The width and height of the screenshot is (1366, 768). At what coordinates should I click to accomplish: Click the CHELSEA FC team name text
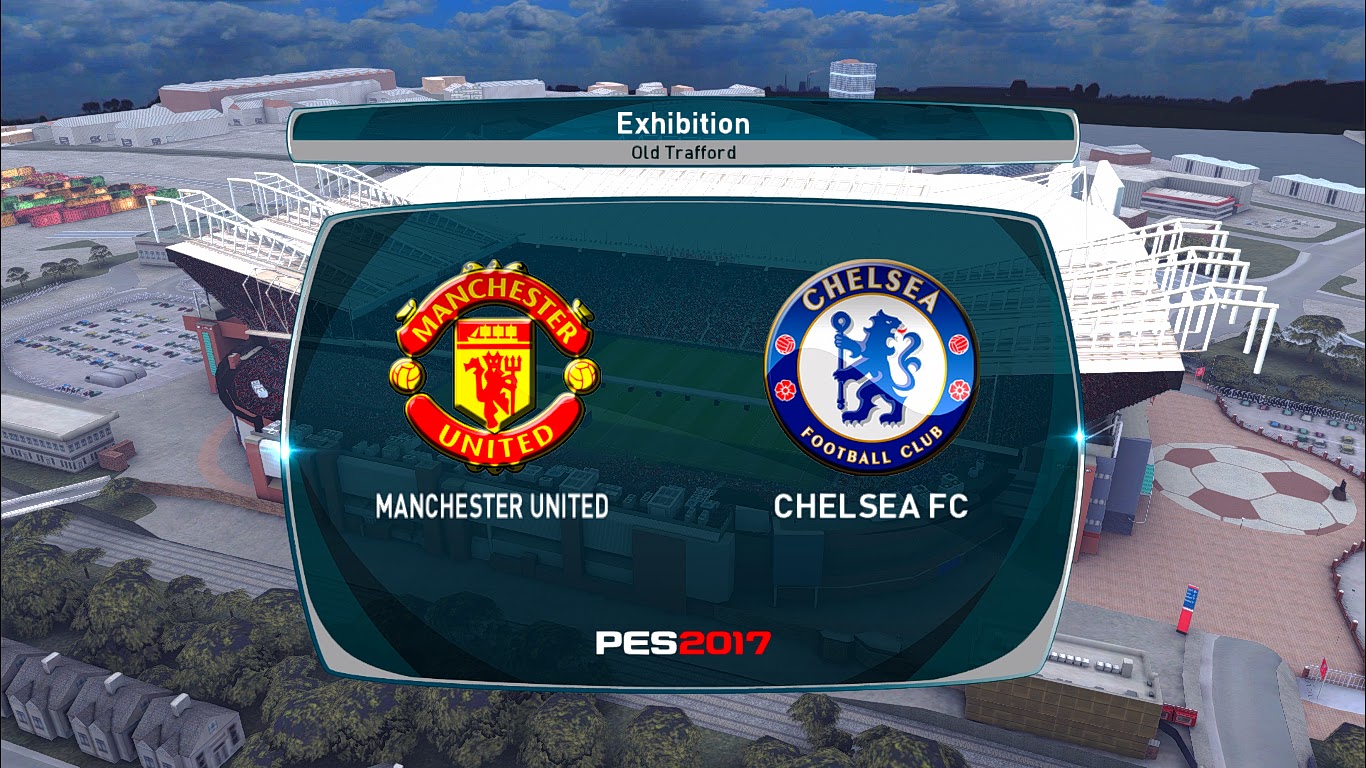click(872, 508)
